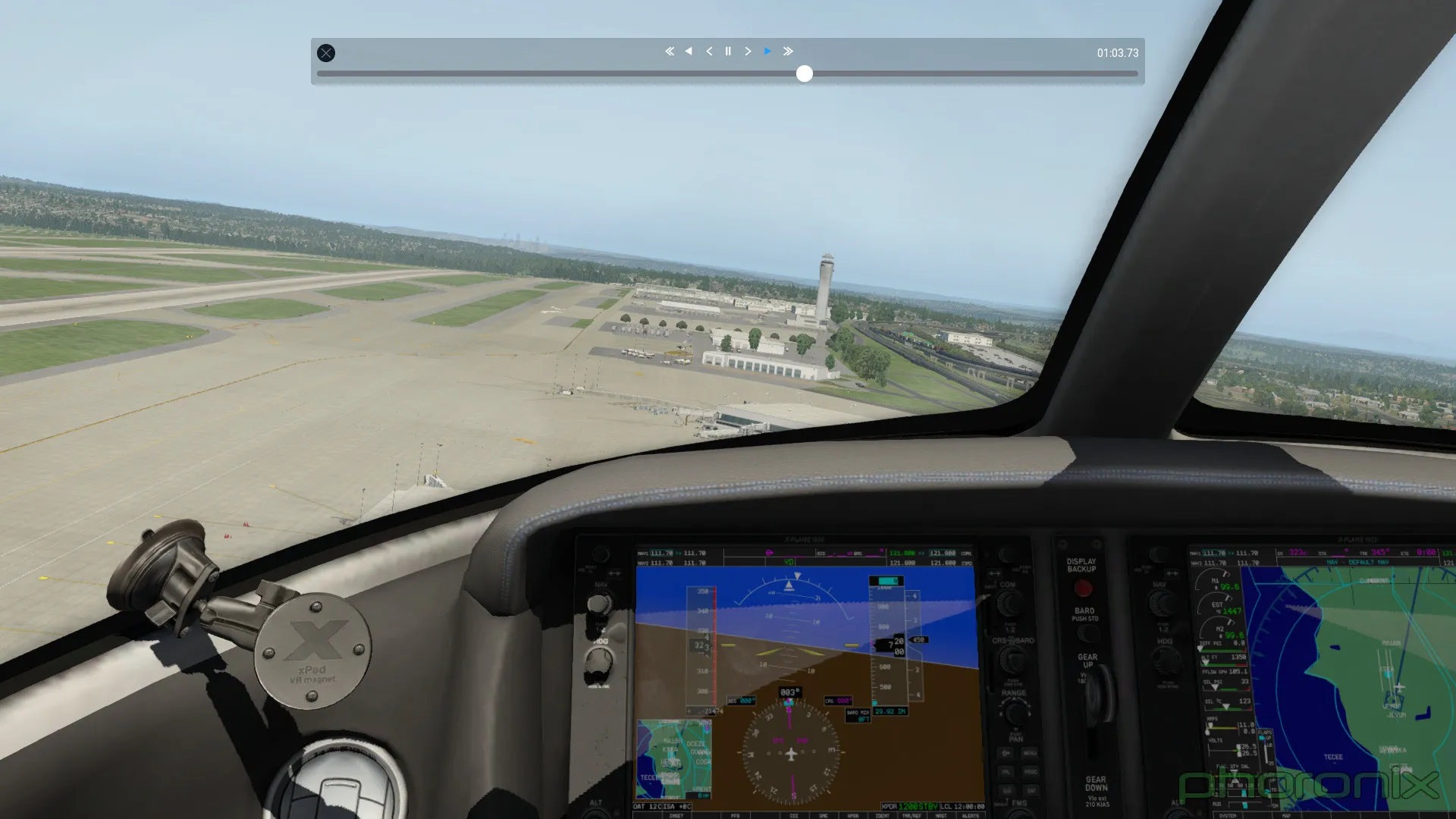The height and width of the screenshot is (819, 1456).
Task: Play the replay in reverse
Action: coord(689,52)
